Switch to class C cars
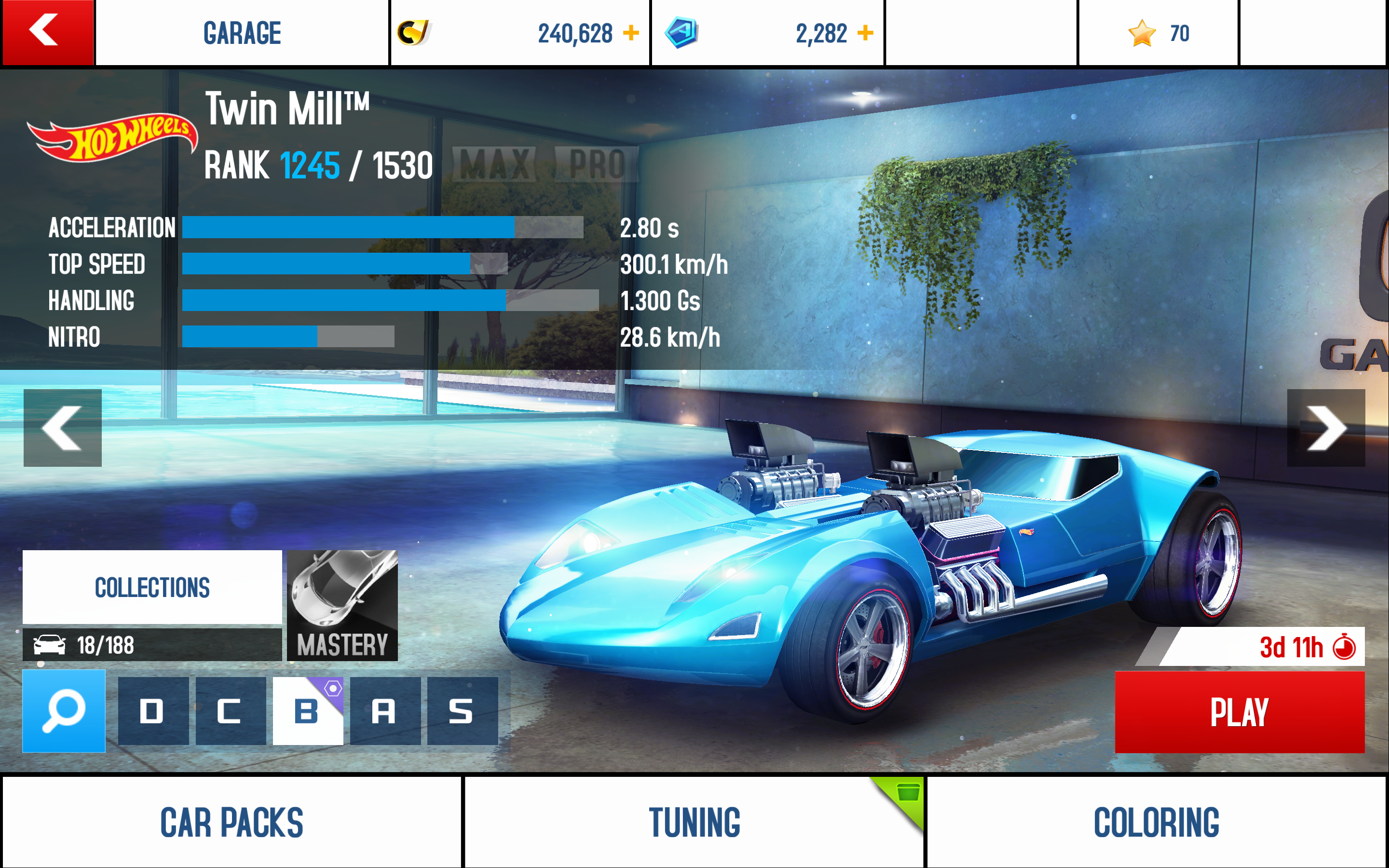Screen dimensions: 1389x868 click(x=230, y=711)
